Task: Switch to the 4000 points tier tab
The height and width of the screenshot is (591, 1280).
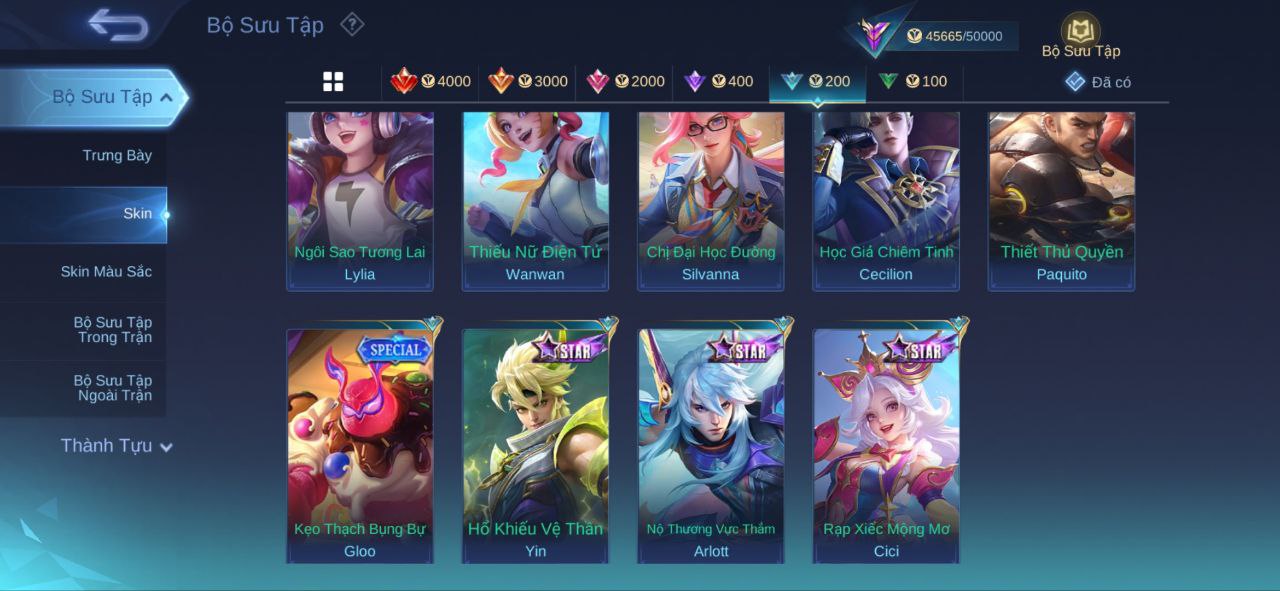Action: coord(431,82)
